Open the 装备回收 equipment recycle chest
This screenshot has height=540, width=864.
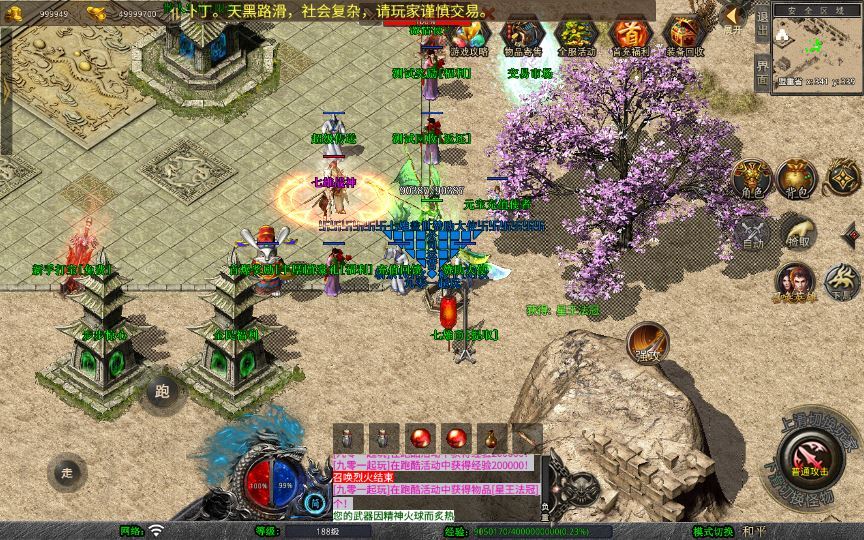[x=684, y=35]
